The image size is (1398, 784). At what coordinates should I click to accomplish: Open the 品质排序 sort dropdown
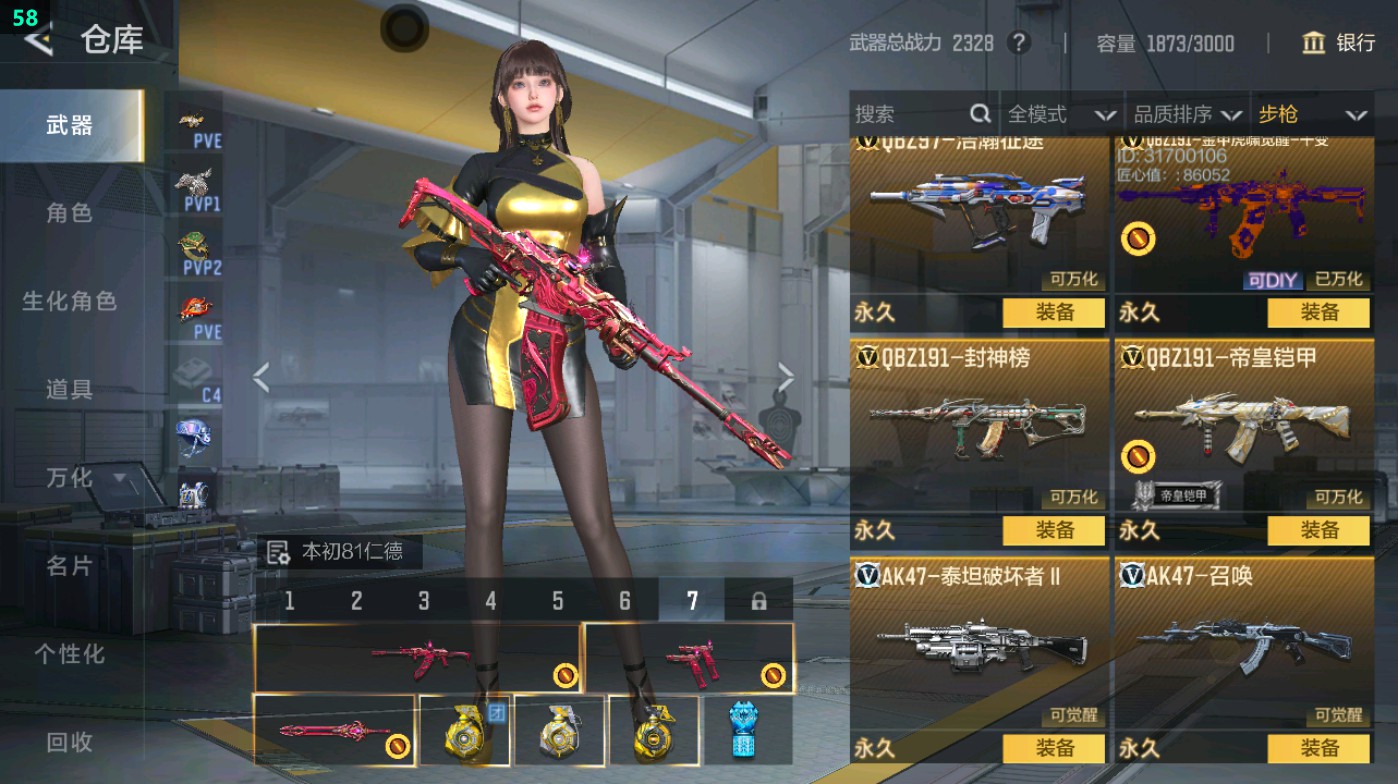click(1187, 114)
